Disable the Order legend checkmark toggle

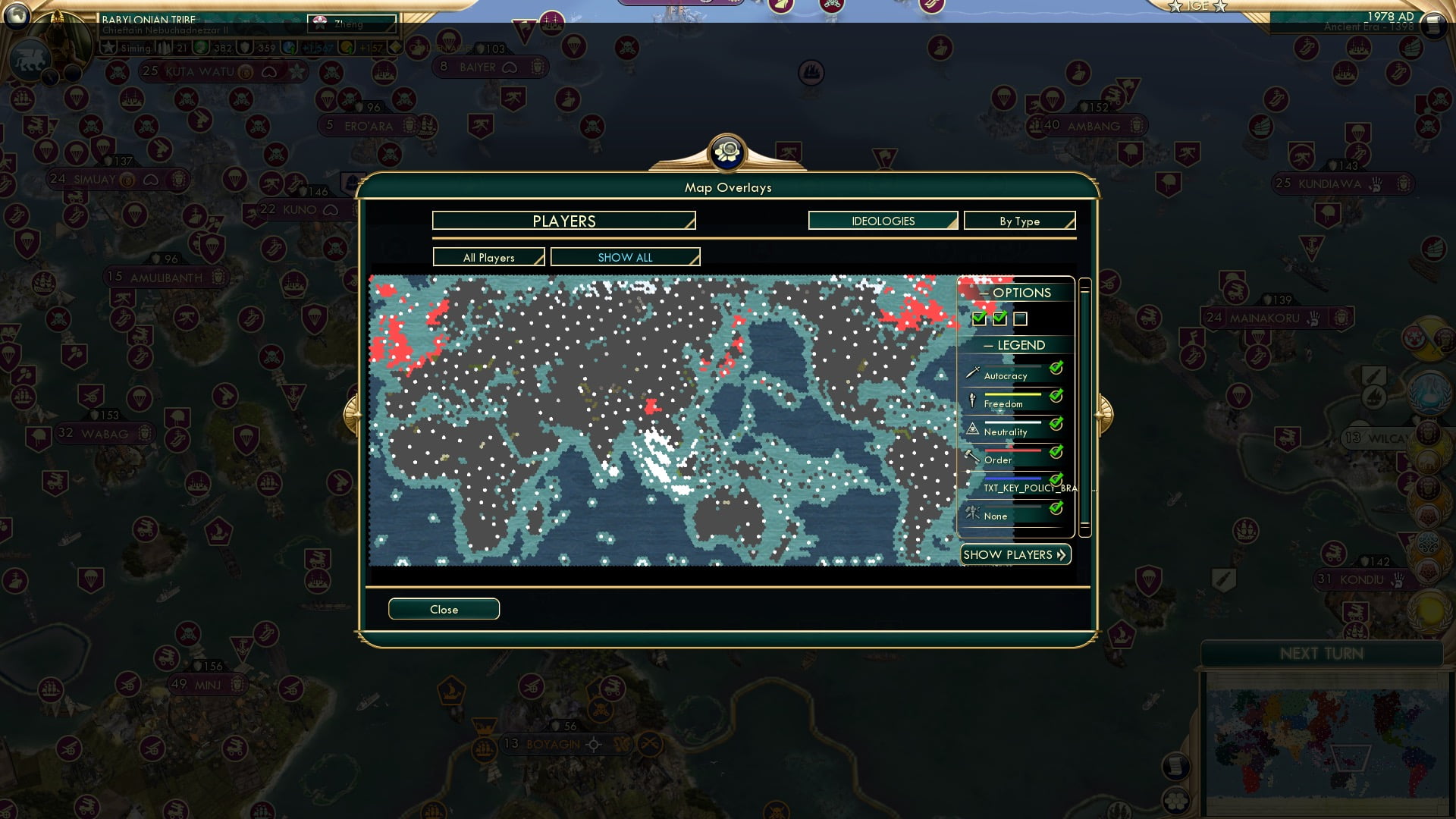(x=1054, y=451)
